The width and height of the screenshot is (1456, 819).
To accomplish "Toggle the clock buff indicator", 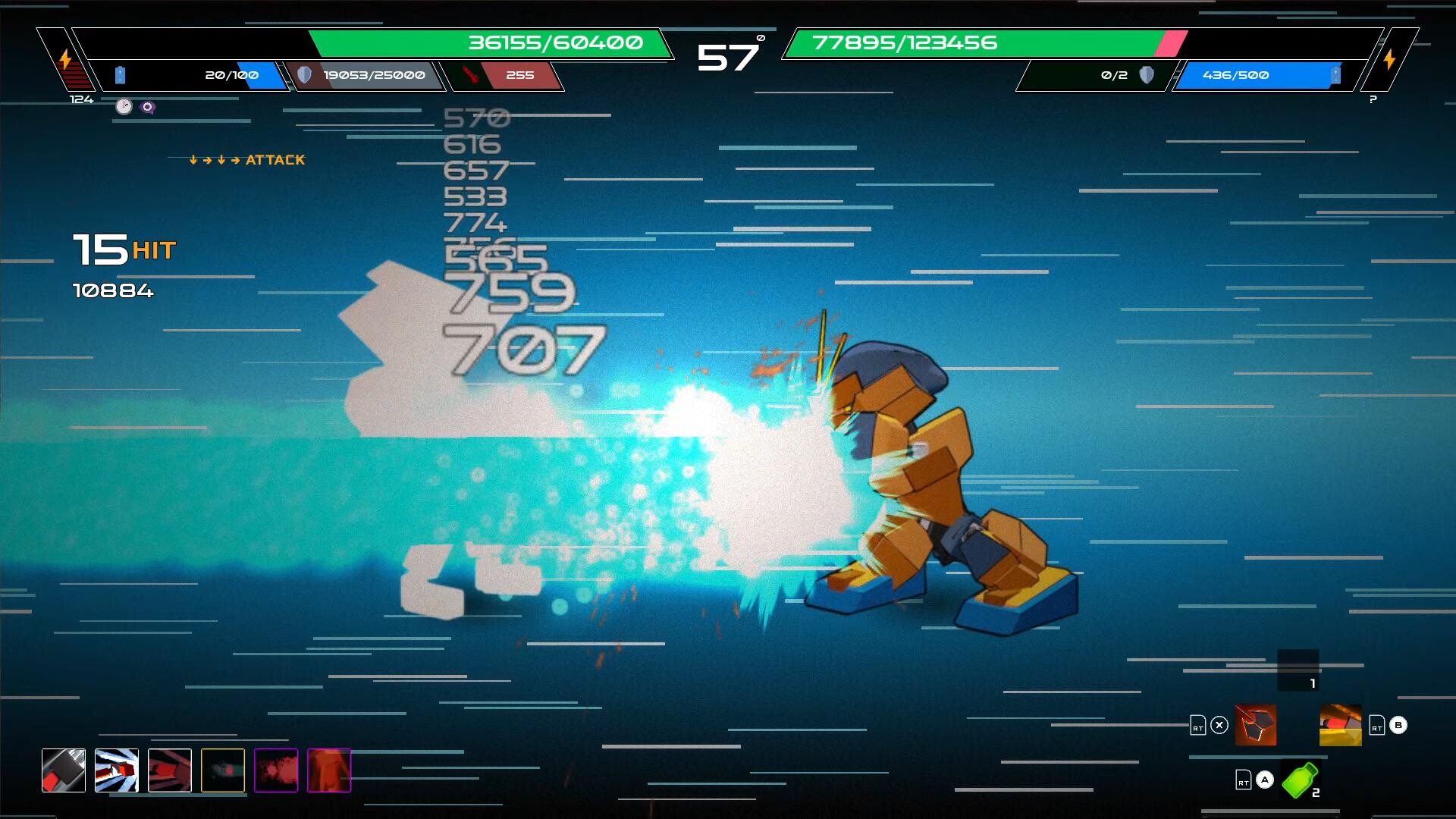I will [x=122, y=106].
